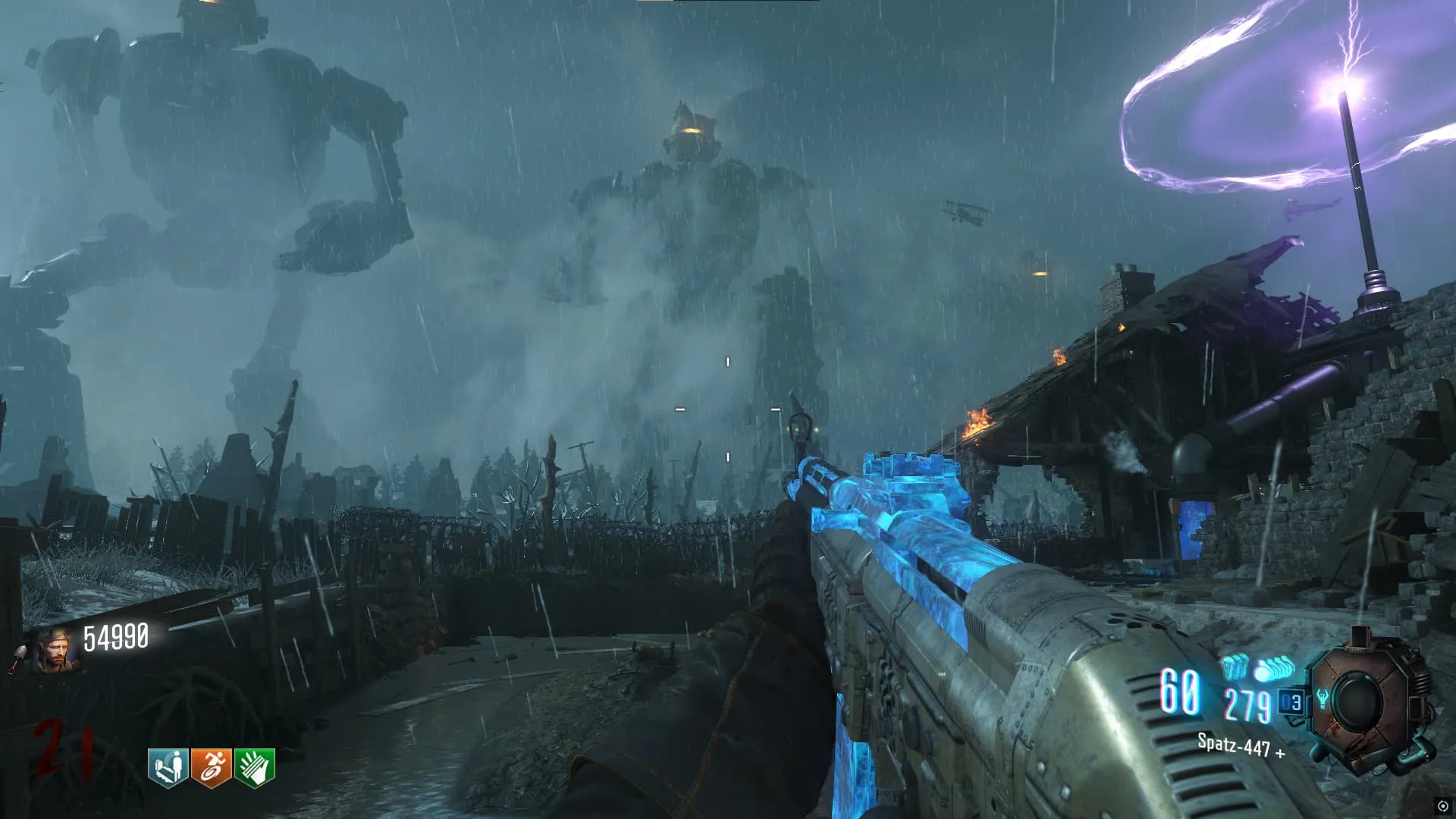Activate the glowing trophy-shaped icon on the gadget
This screenshot has width=1456, height=819.
coord(1323,698)
